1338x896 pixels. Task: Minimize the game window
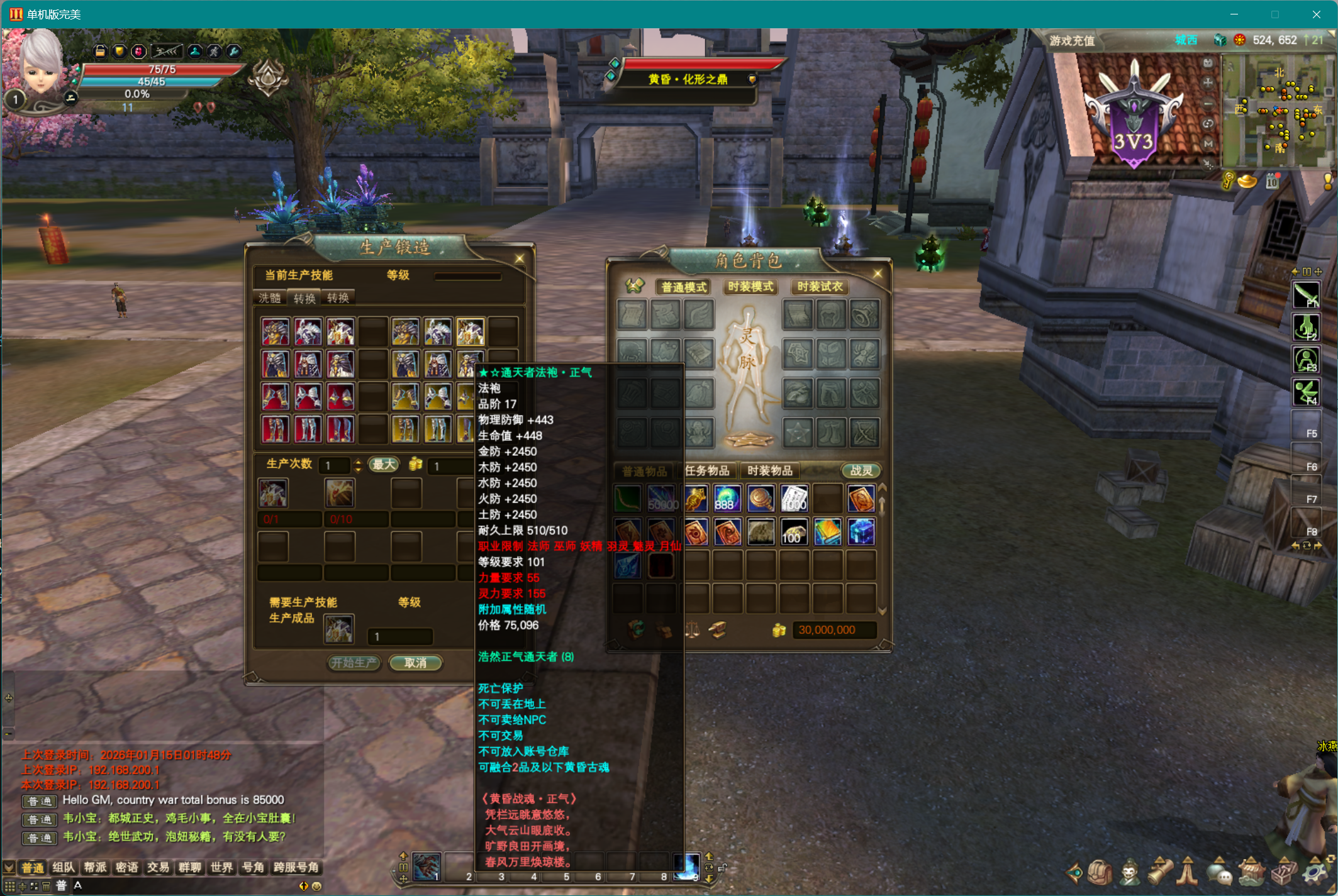pyautogui.click(x=1234, y=14)
